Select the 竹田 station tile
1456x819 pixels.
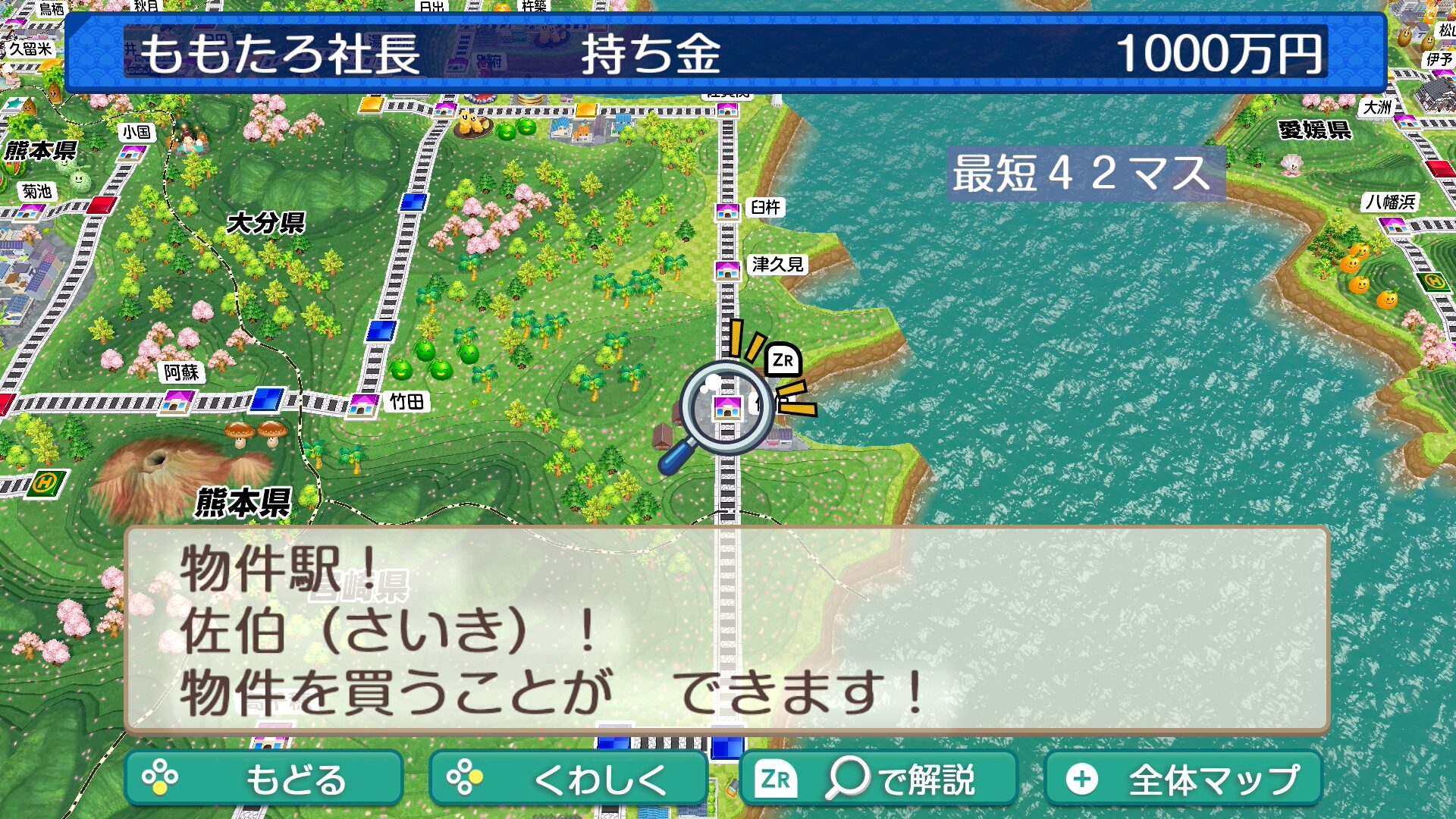point(363,404)
